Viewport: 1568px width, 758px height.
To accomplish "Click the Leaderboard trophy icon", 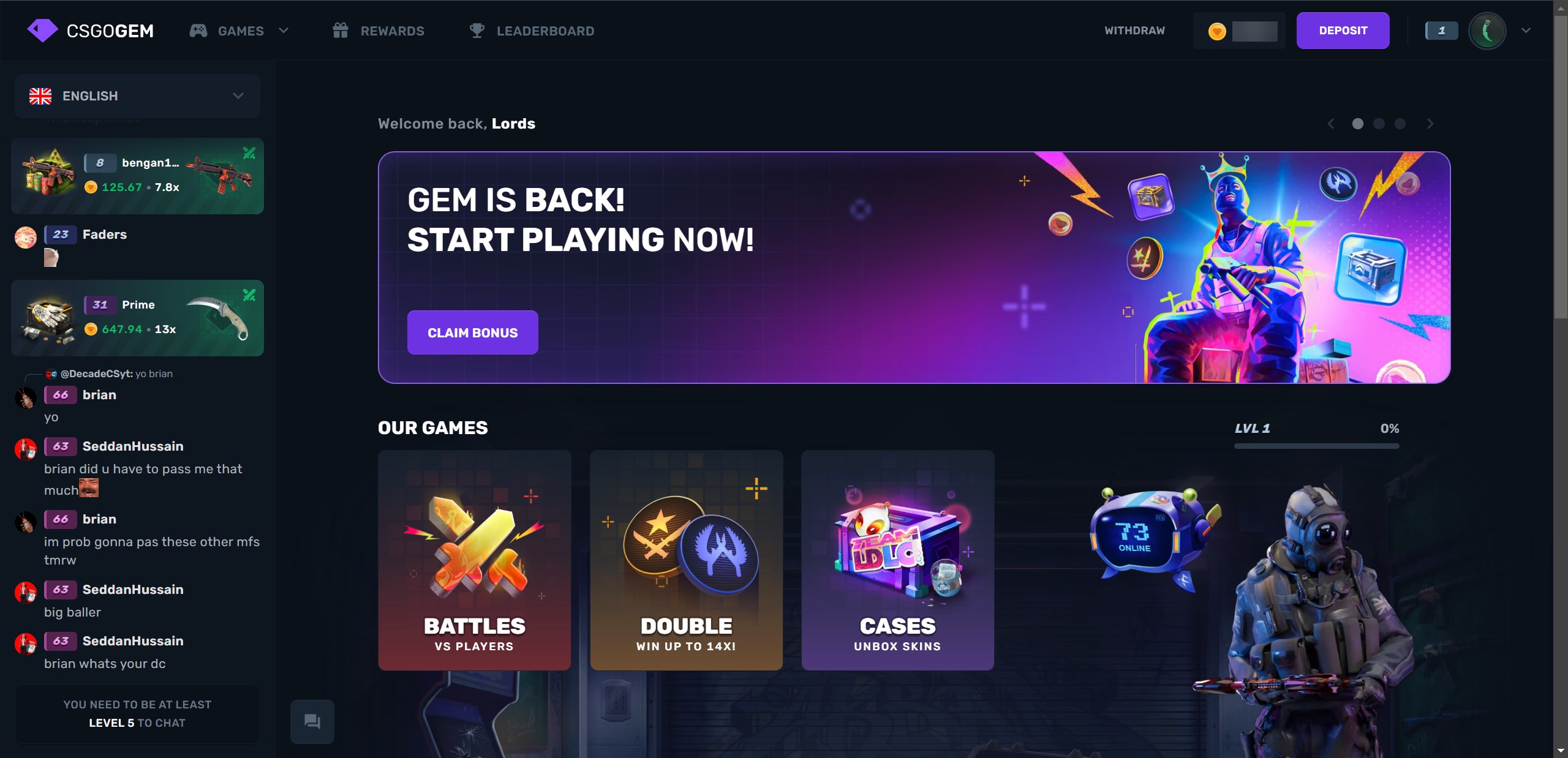I will click(477, 30).
